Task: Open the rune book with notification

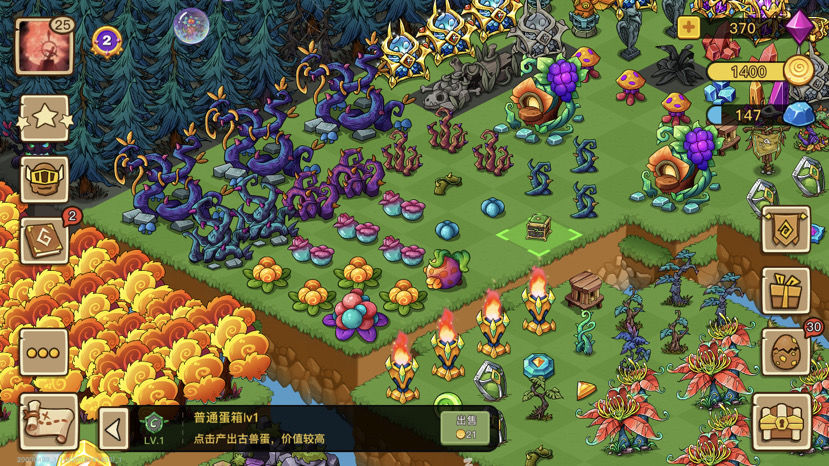Action: click(x=44, y=241)
